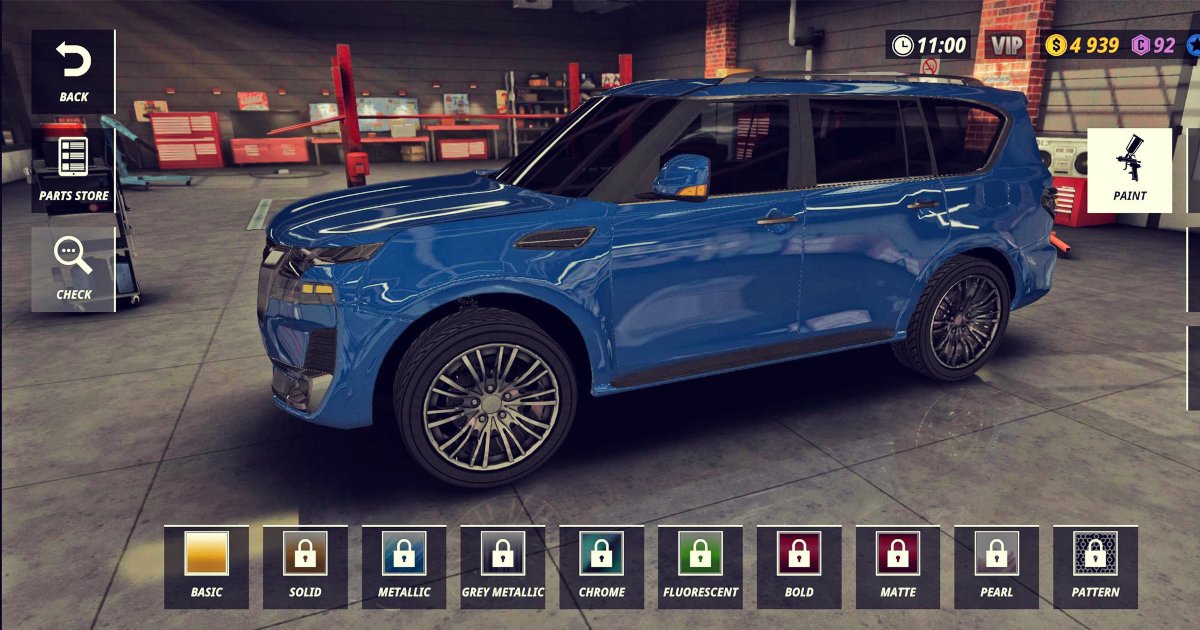This screenshot has width=1200, height=630.
Task: Pick the Pearl paint type
Action: pos(996,566)
